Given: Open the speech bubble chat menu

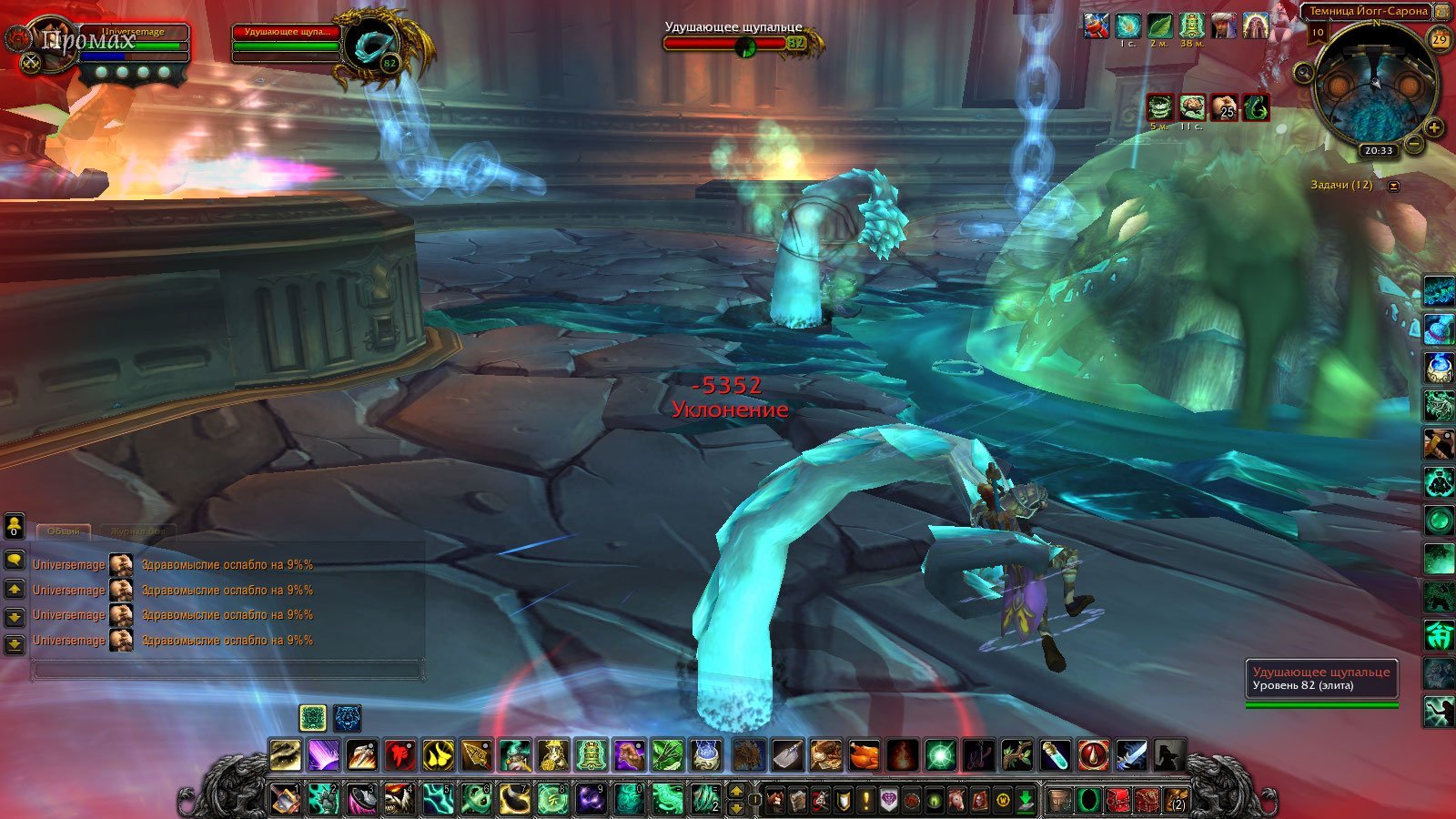Looking at the screenshot, I should click(x=15, y=560).
